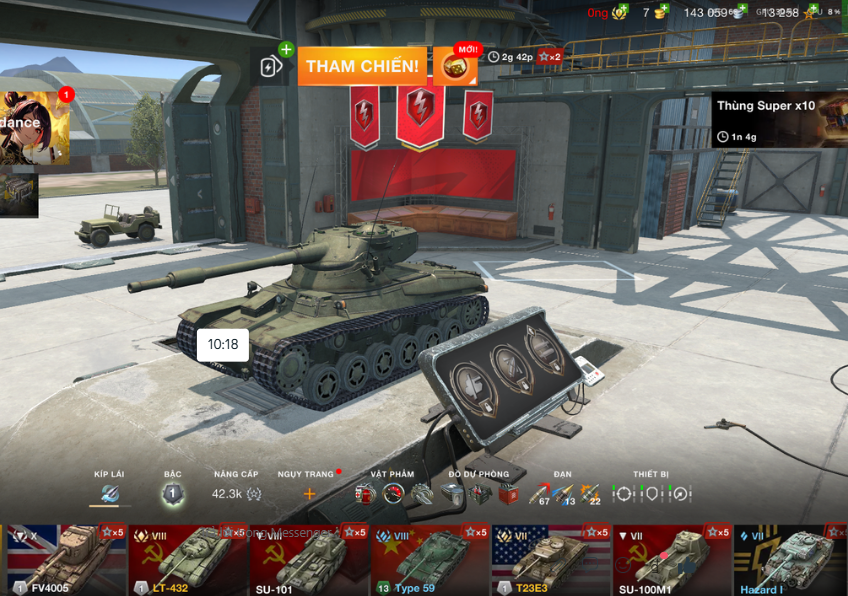Choose the Type 59 tank
The image size is (848, 596).
pyautogui.click(x=431, y=560)
